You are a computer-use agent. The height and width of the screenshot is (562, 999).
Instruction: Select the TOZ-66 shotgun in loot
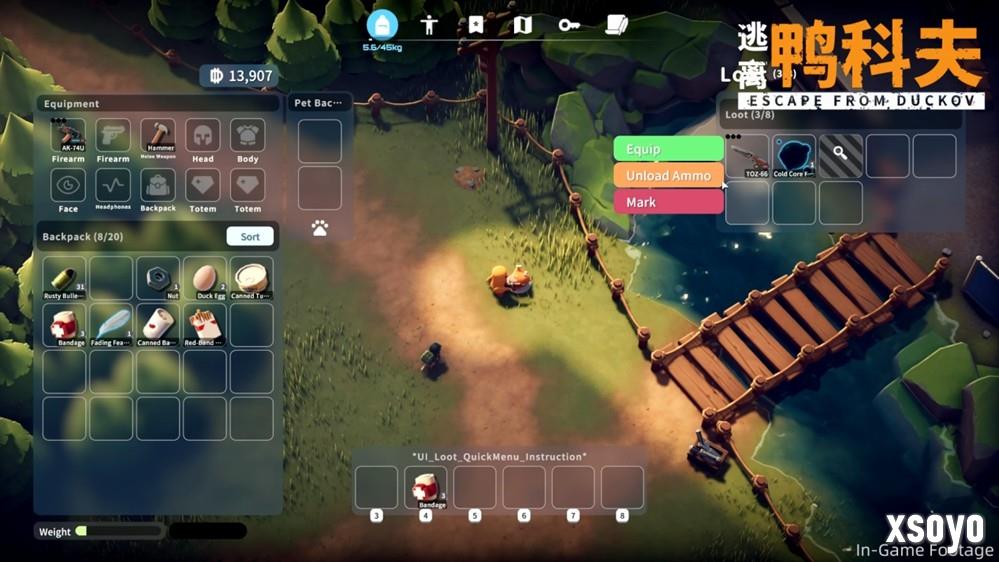click(748, 156)
